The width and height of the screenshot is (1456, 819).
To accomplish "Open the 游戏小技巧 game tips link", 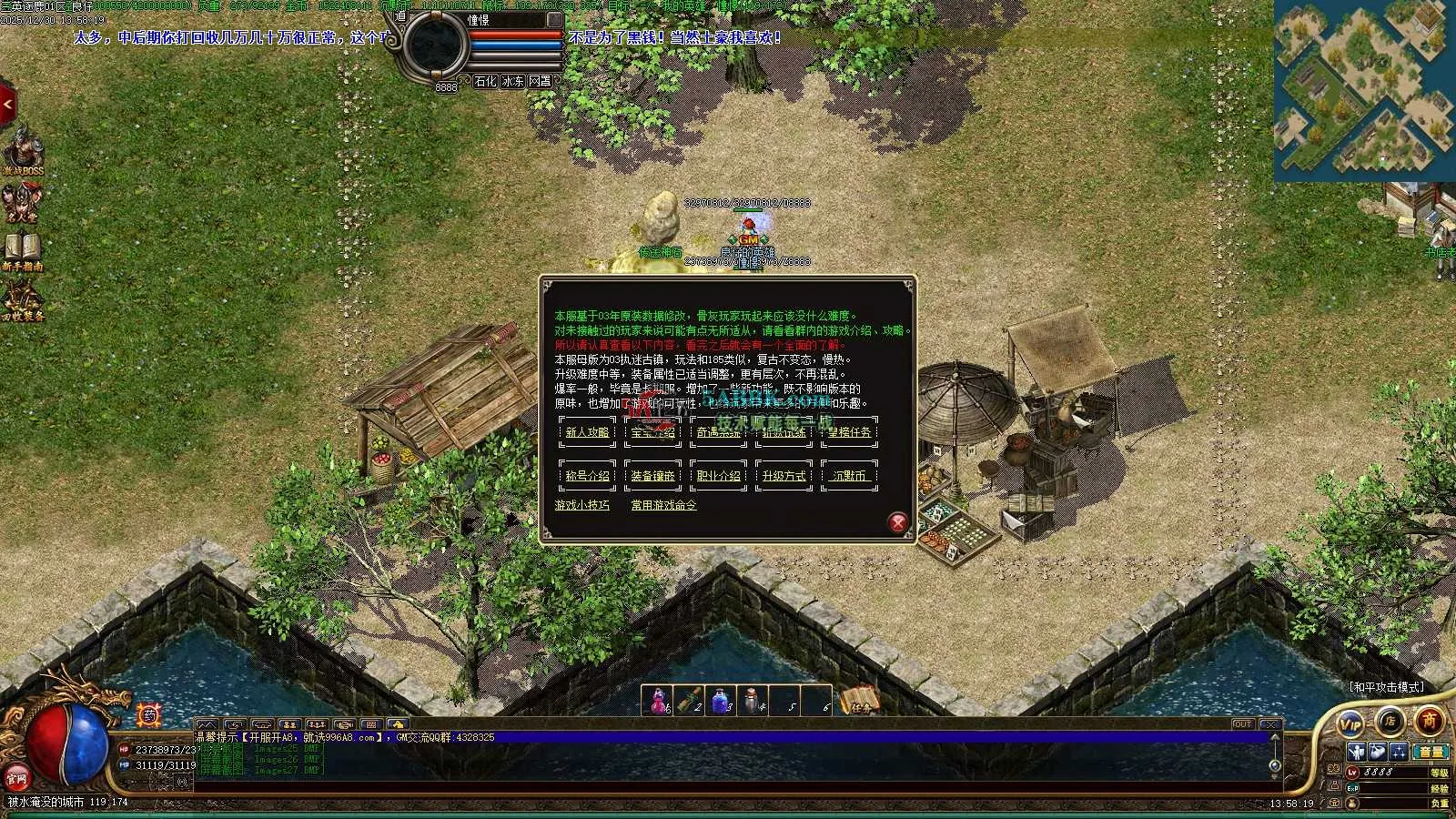I will (x=582, y=505).
